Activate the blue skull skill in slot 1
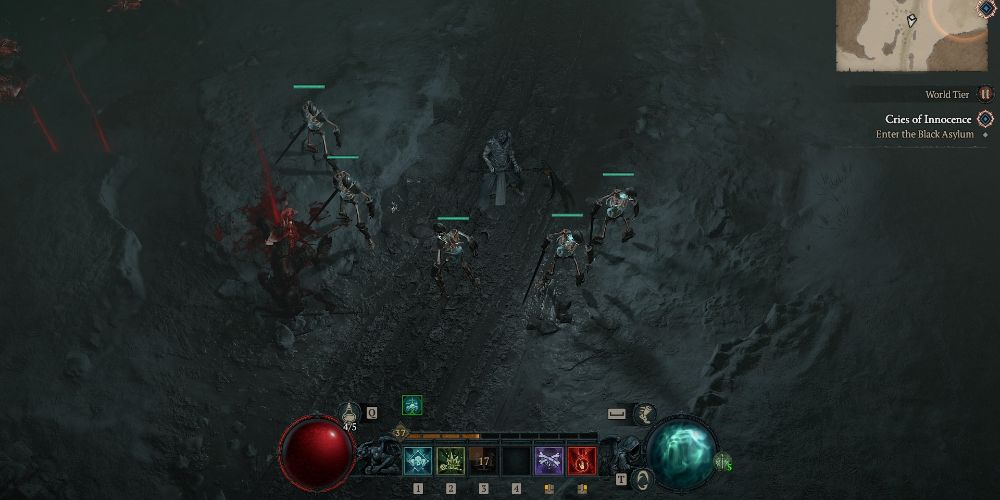 click(x=418, y=461)
